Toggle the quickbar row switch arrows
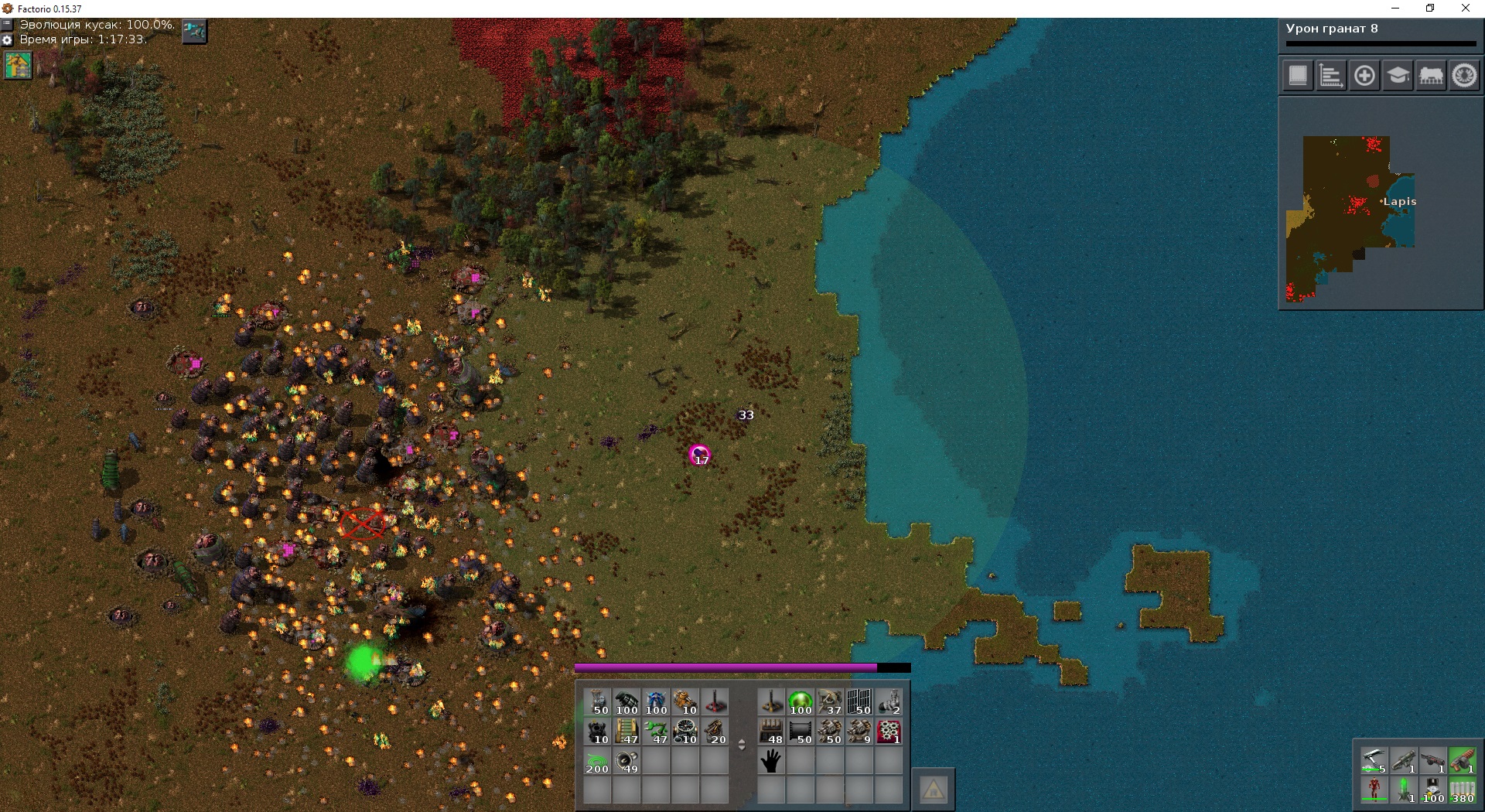 click(742, 745)
